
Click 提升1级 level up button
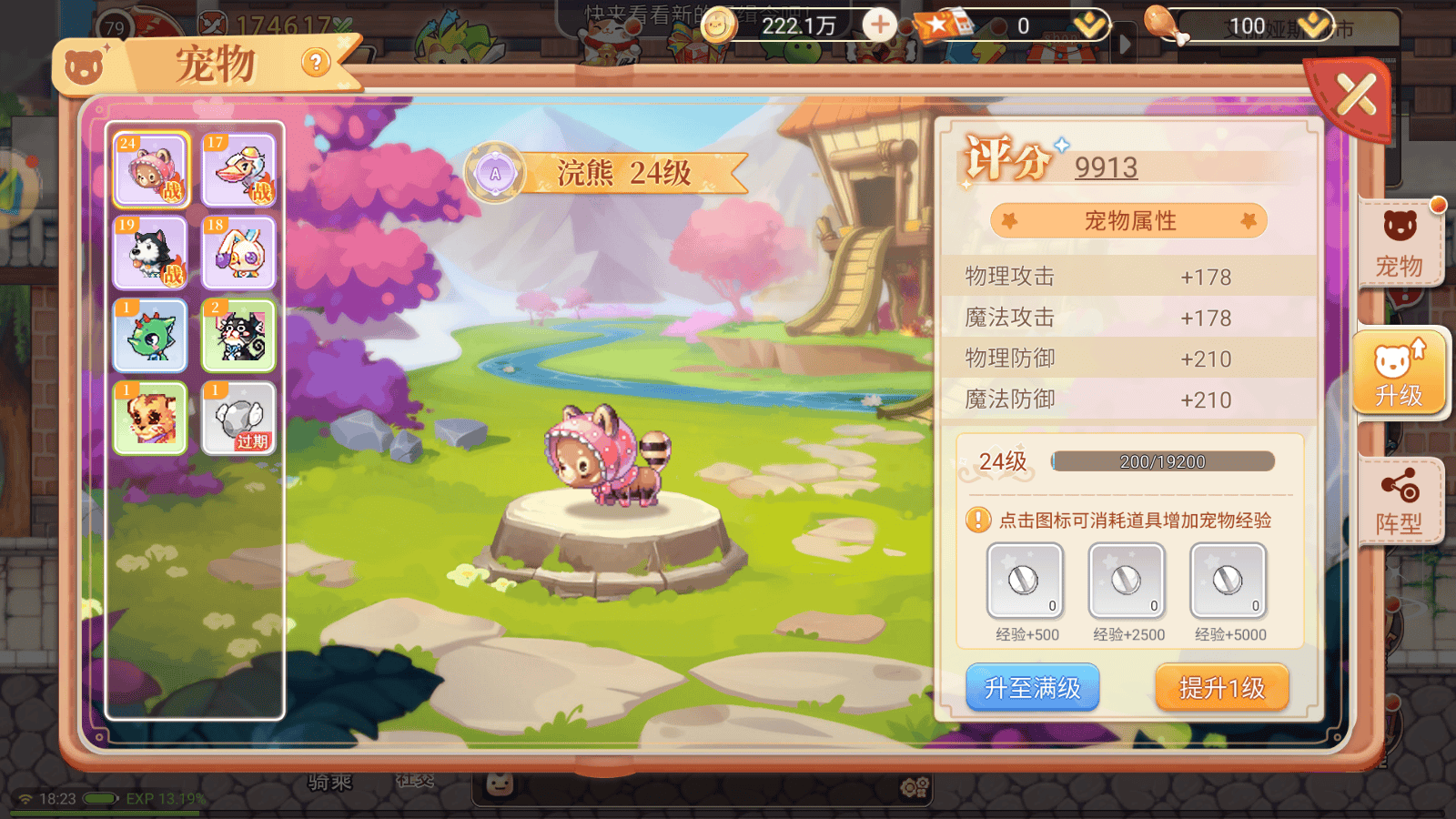[x=1222, y=688]
